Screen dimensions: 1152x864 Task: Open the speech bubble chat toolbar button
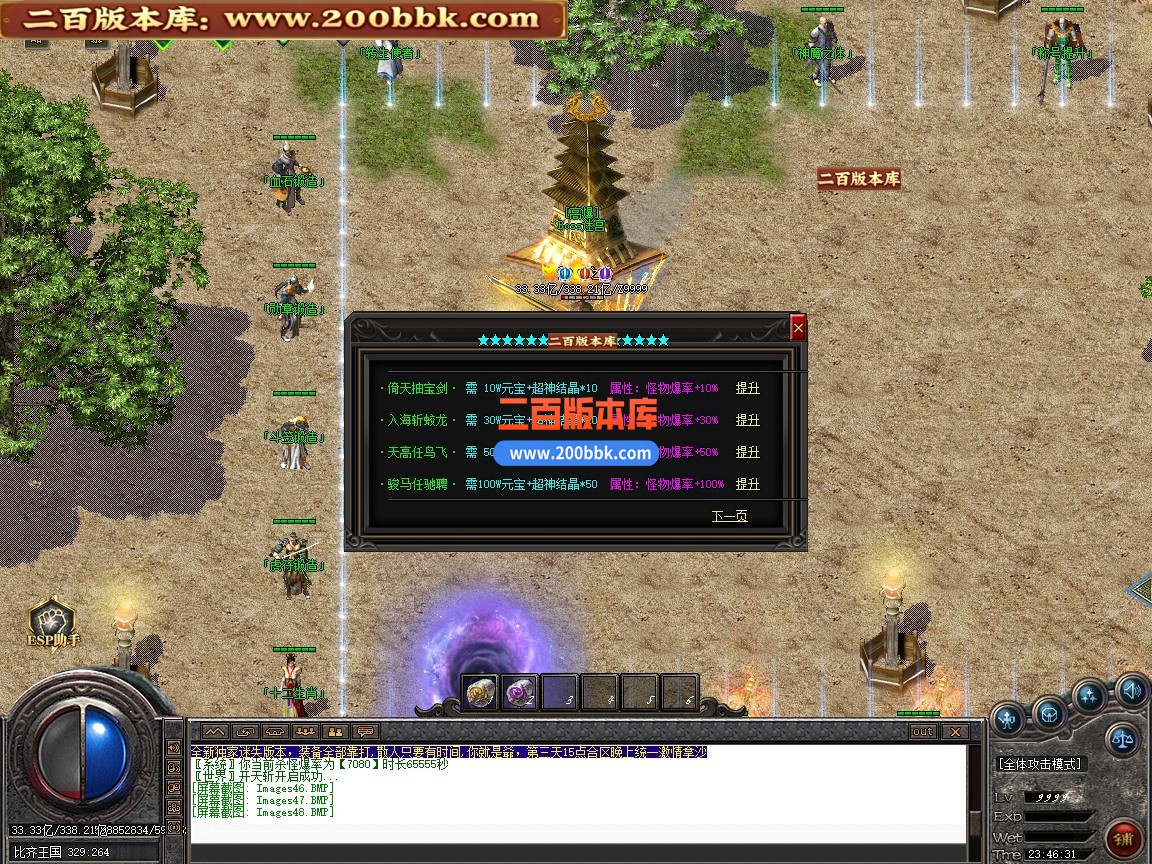[x=366, y=732]
